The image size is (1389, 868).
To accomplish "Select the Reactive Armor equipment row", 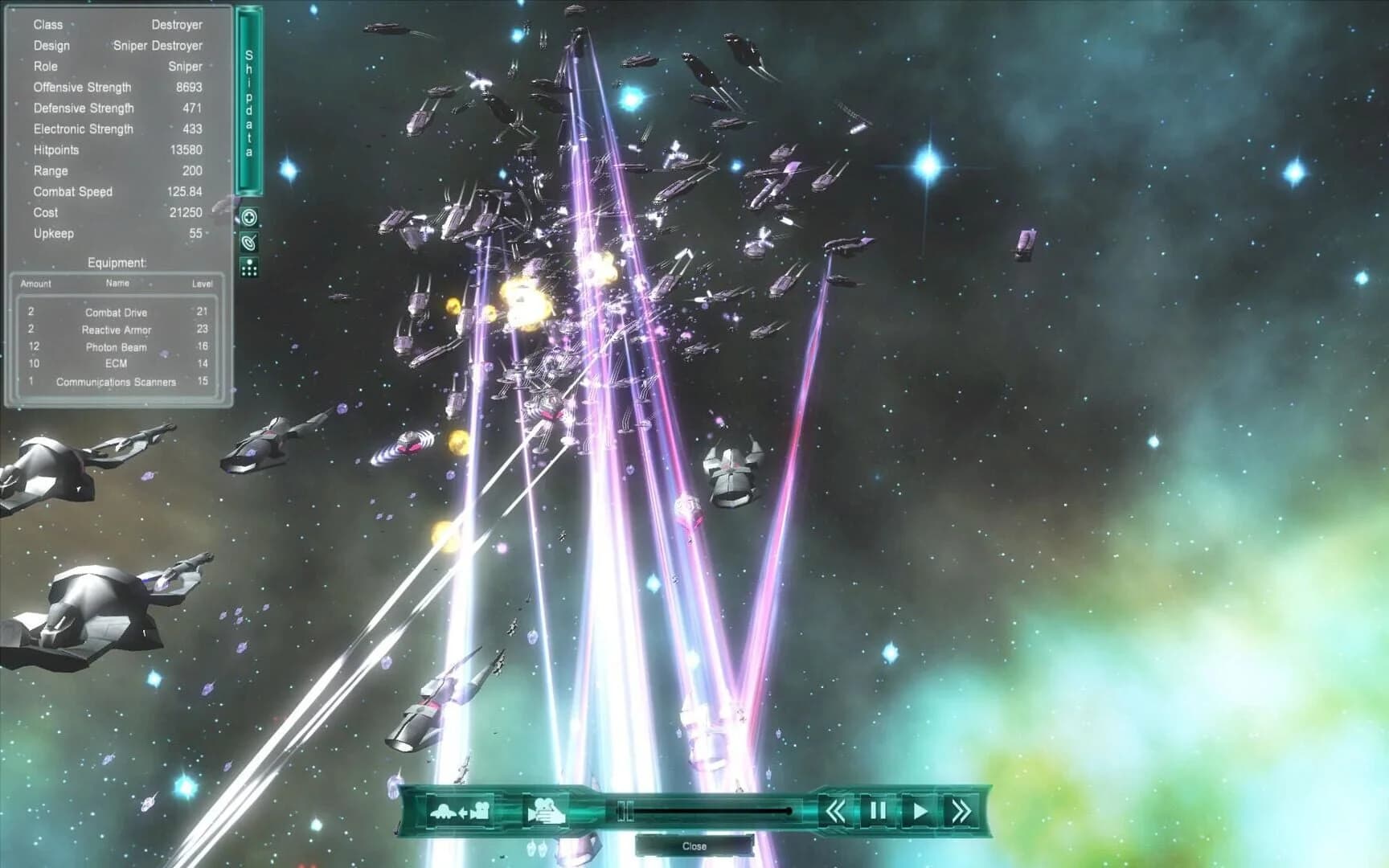I will pos(117,330).
